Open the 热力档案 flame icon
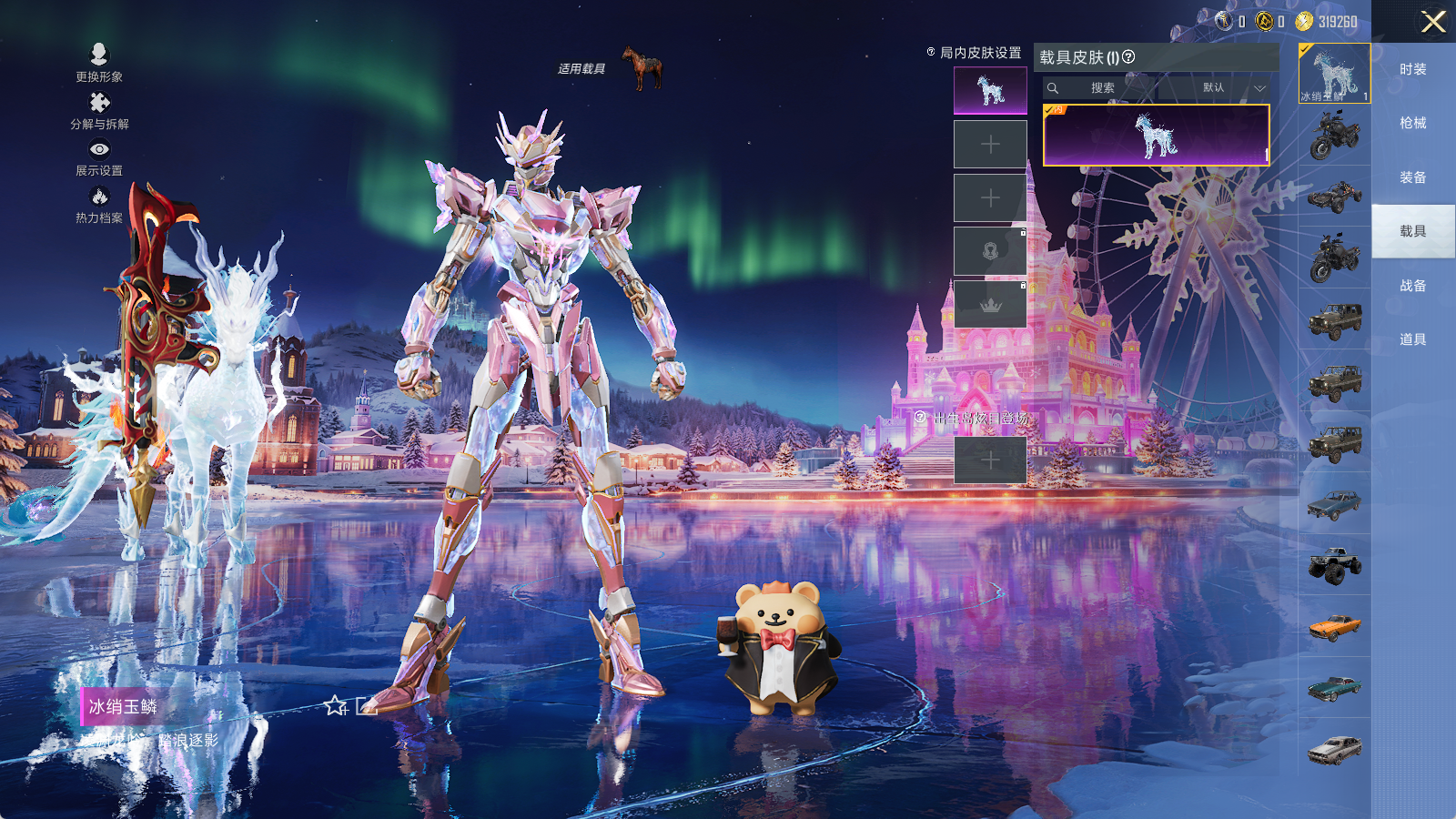The width and height of the screenshot is (1456, 819). tap(99, 204)
